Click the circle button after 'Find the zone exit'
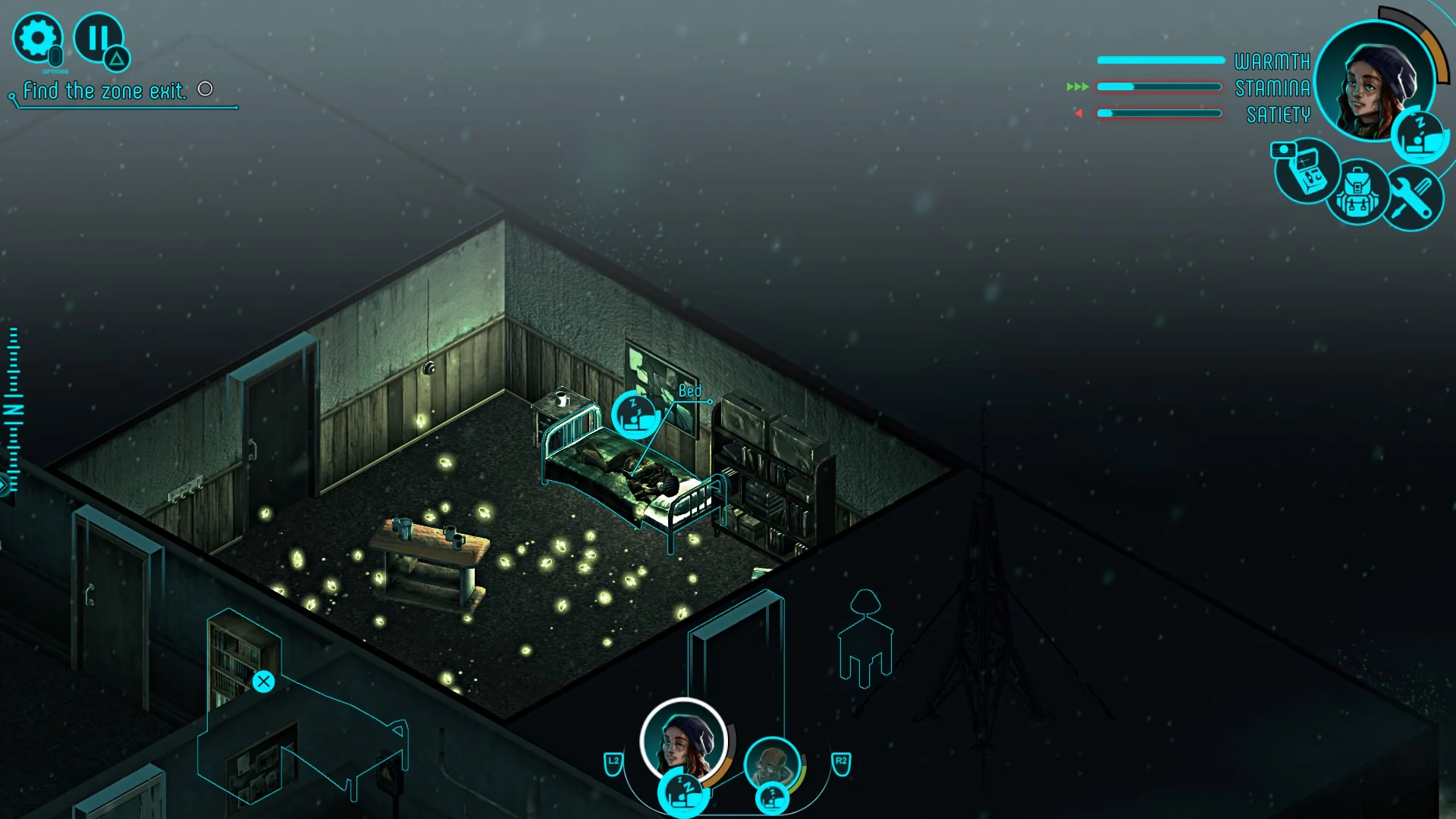This screenshot has width=1456, height=819. point(205,89)
